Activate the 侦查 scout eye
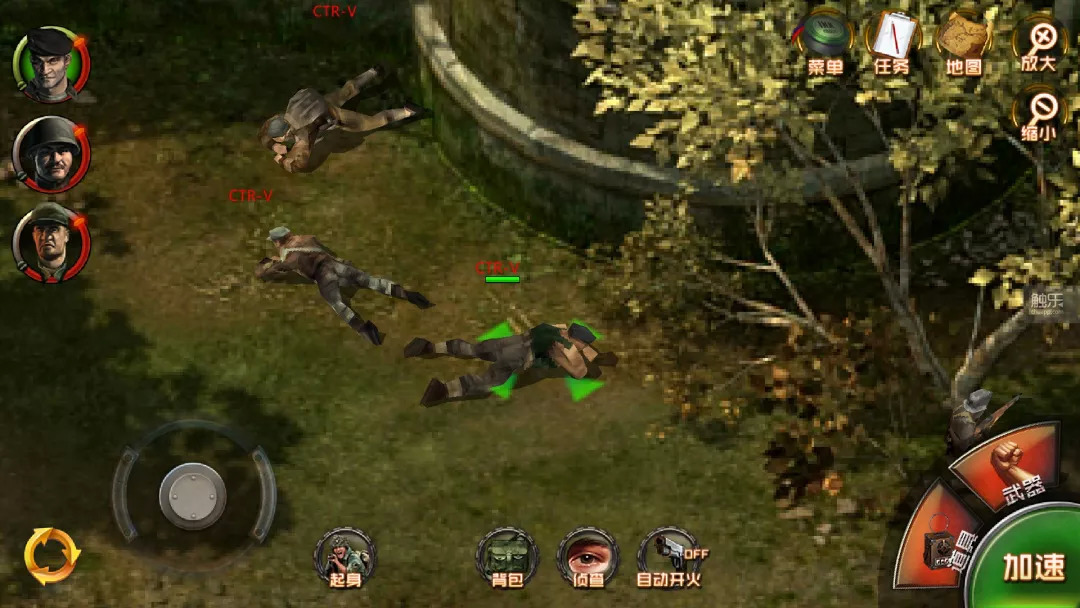The width and height of the screenshot is (1080, 608). (x=587, y=558)
